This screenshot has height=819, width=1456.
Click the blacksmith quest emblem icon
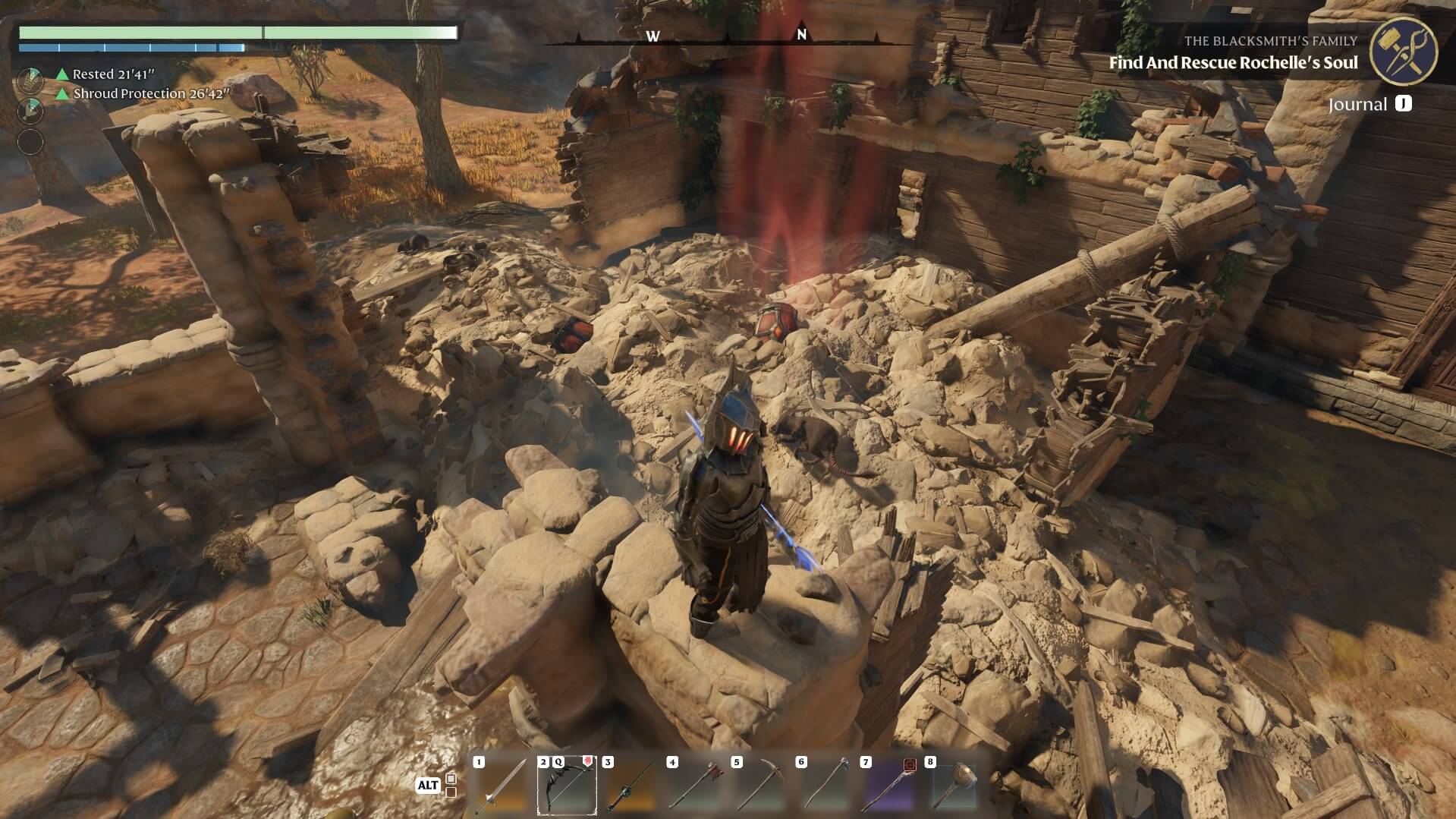tap(1403, 50)
